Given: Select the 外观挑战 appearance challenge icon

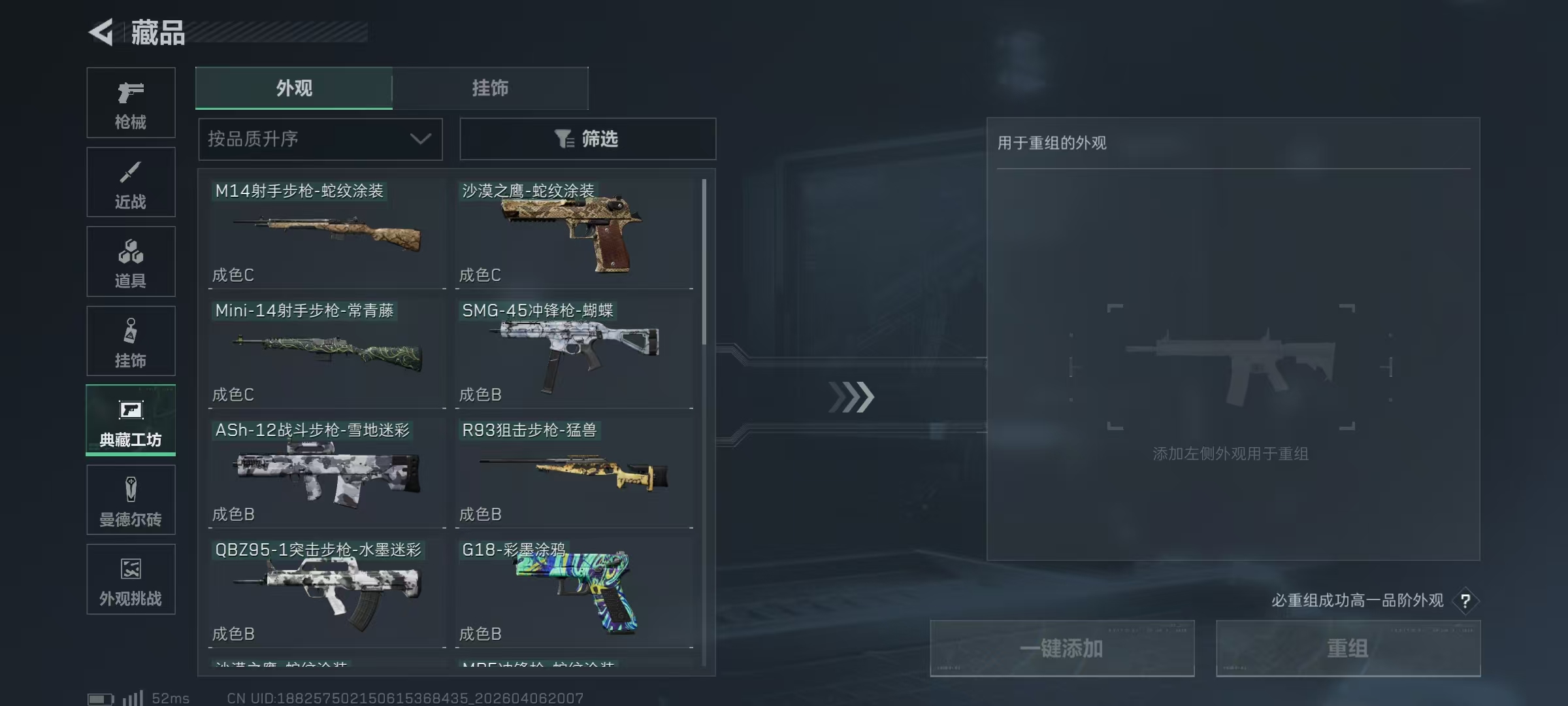Looking at the screenshot, I should coord(131,579).
